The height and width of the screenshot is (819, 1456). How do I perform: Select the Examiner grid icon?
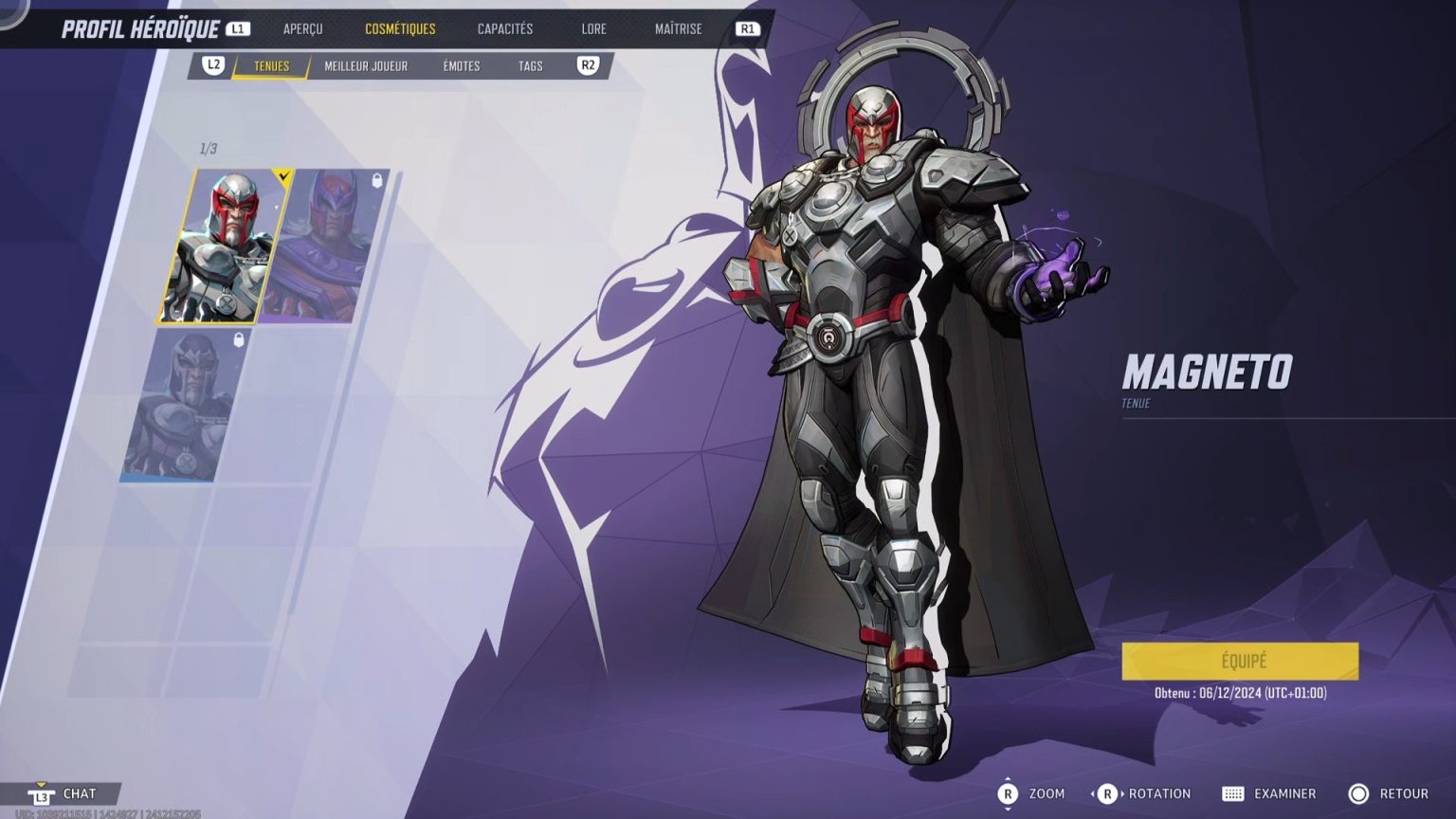pyautogui.click(x=1234, y=793)
